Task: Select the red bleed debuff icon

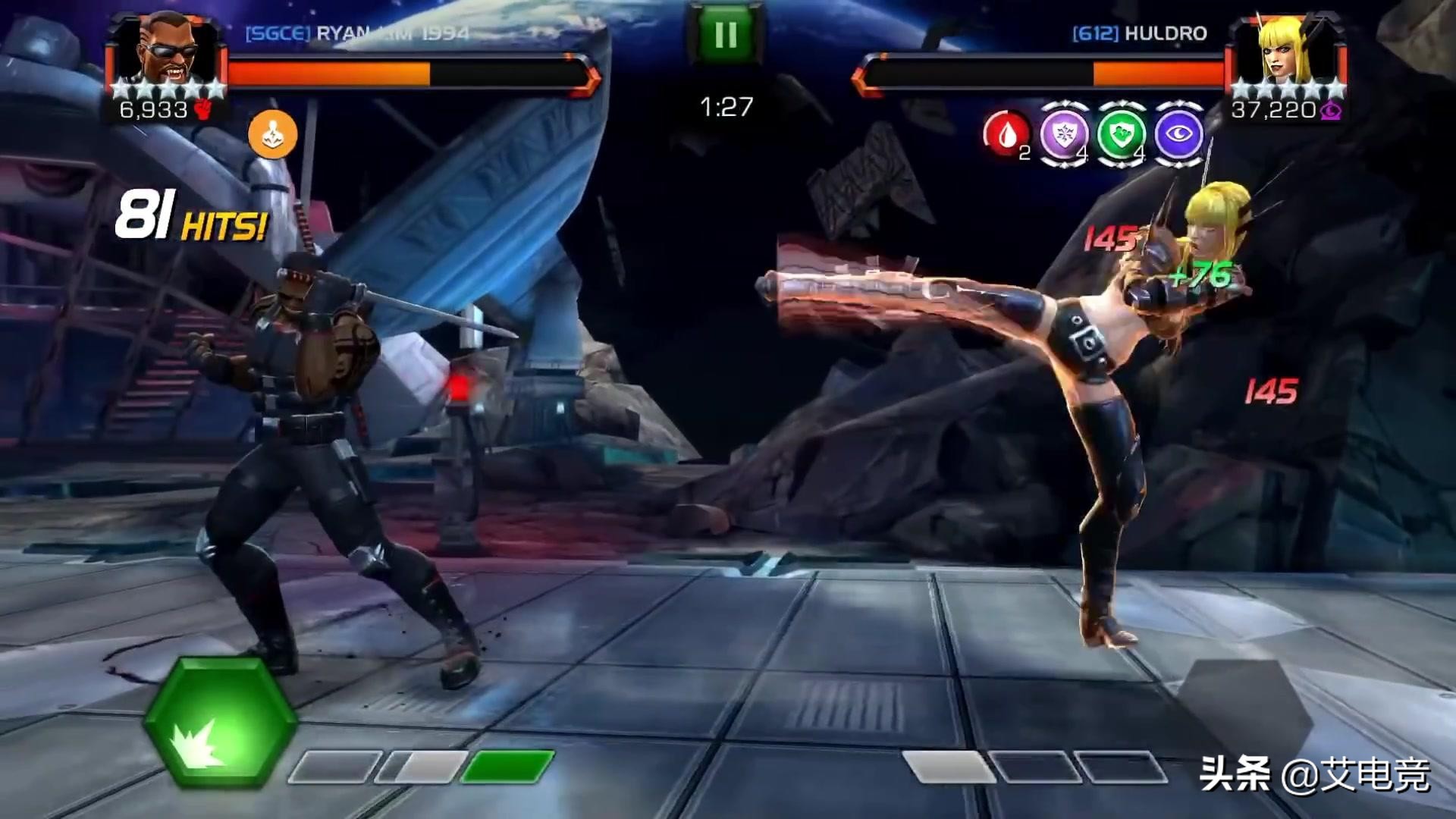Action: [x=1007, y=134]
